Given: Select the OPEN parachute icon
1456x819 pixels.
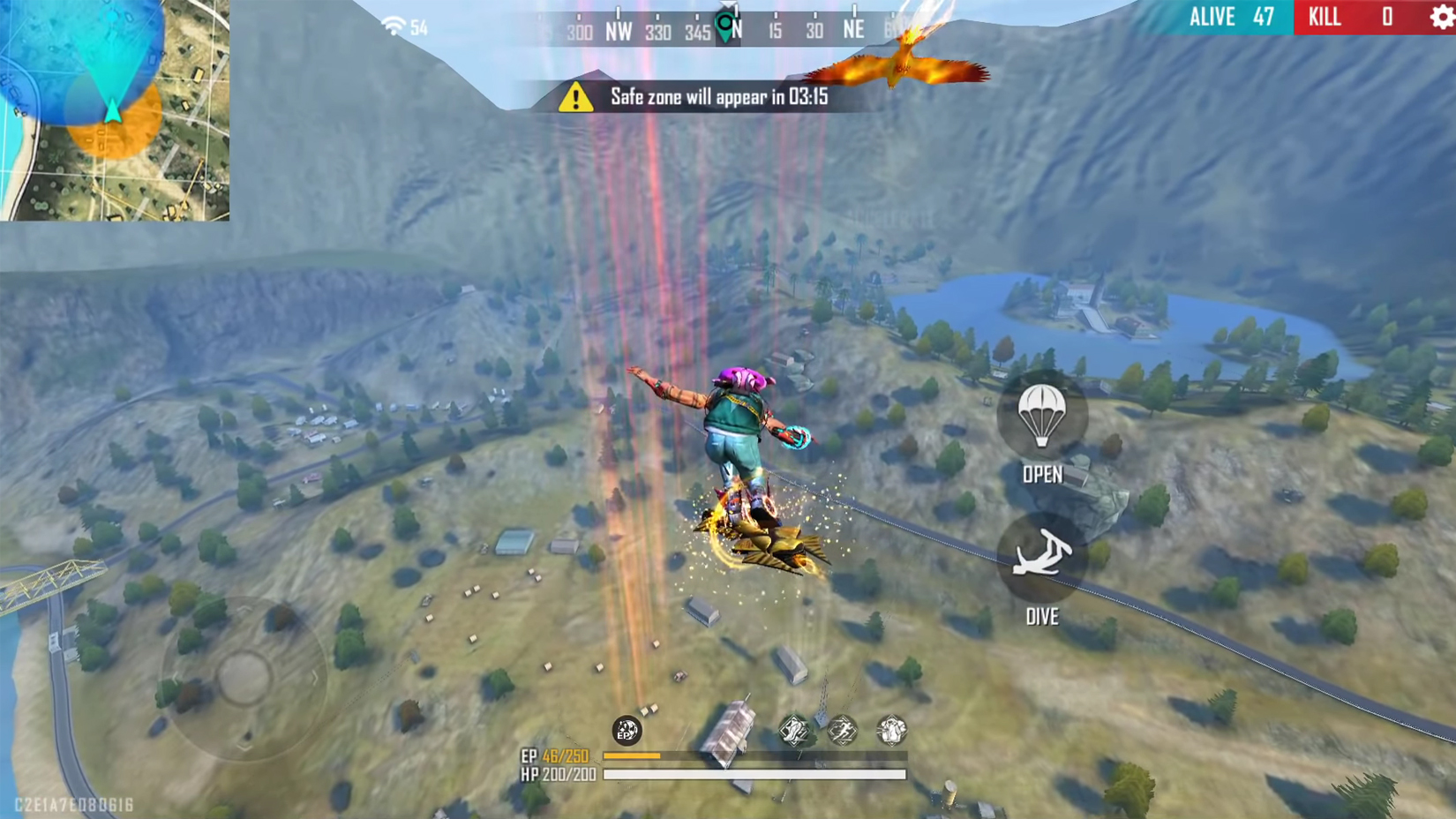Looking at the screenshot, I should click(x=1042, y=416).
